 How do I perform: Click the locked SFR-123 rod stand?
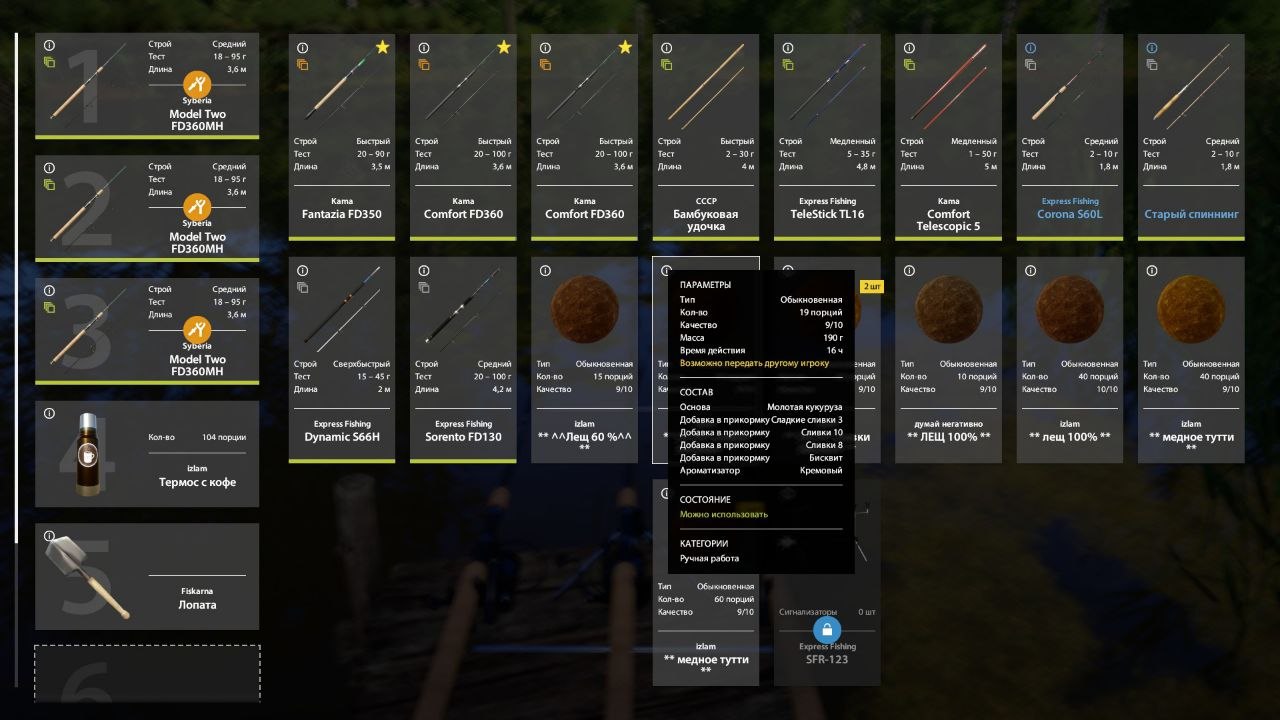point(827,630)
